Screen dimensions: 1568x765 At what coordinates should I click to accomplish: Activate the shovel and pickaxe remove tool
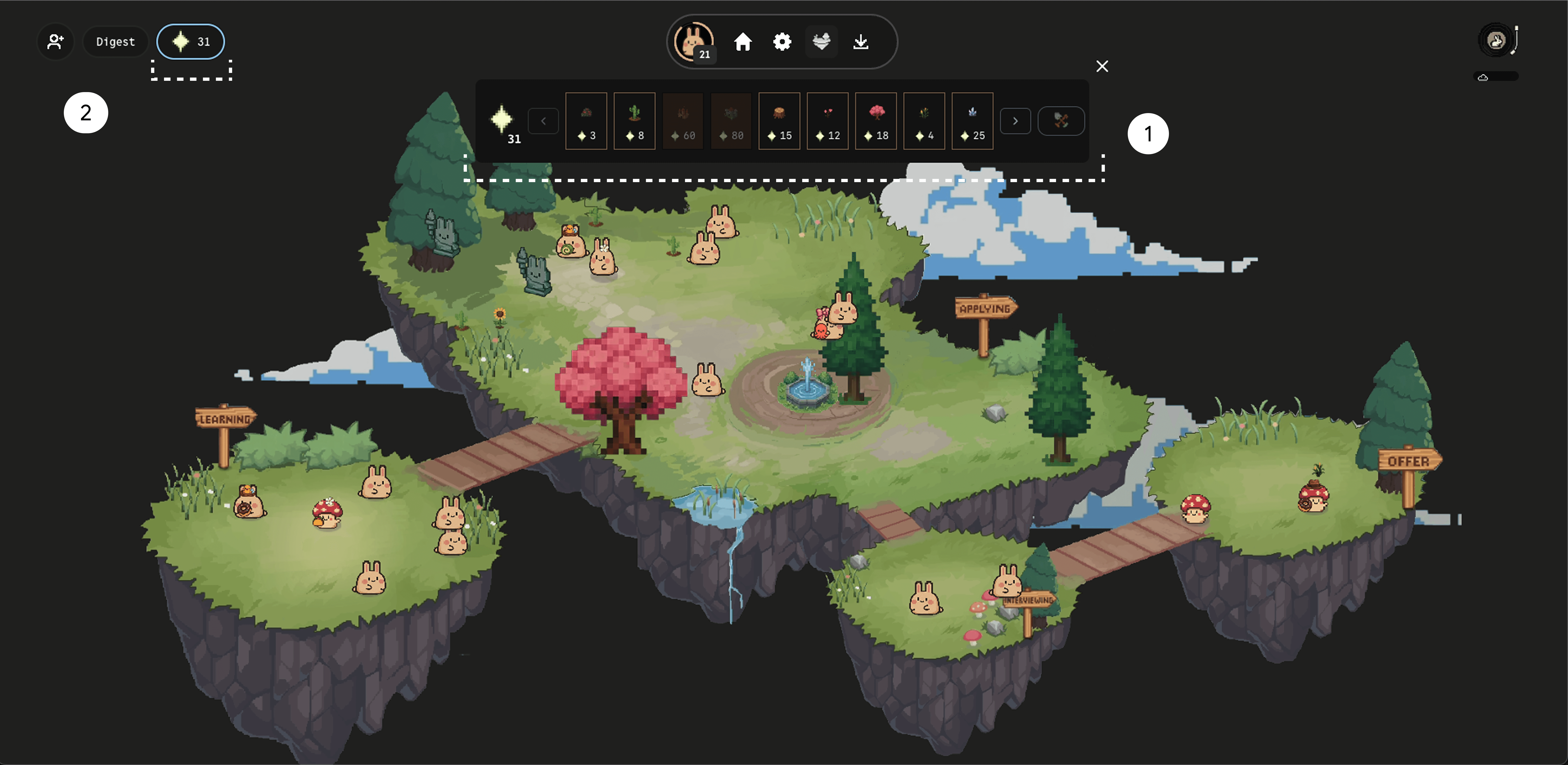point(1061,121)
